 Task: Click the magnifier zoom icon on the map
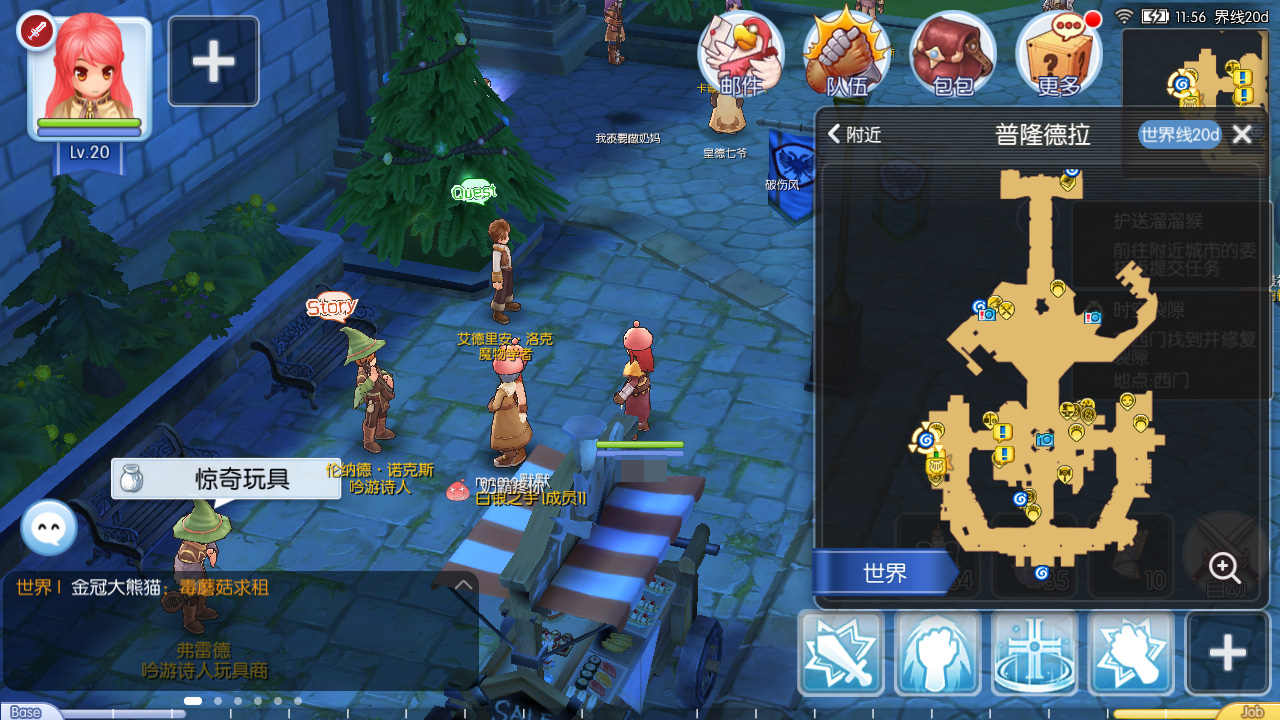1224,568
